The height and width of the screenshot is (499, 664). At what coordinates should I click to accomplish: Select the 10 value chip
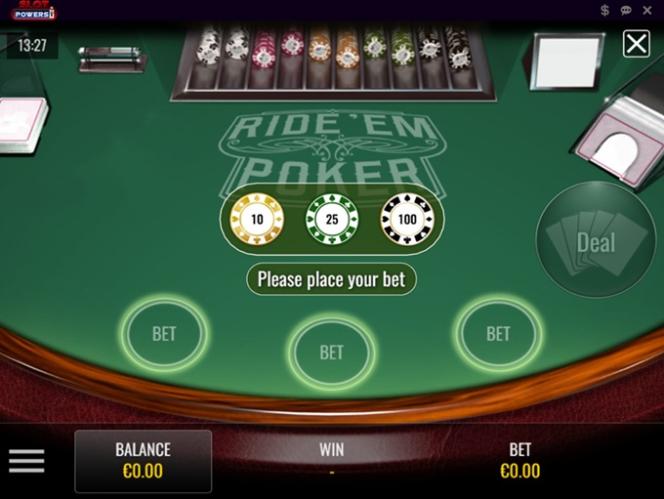[x=257, y=219]
